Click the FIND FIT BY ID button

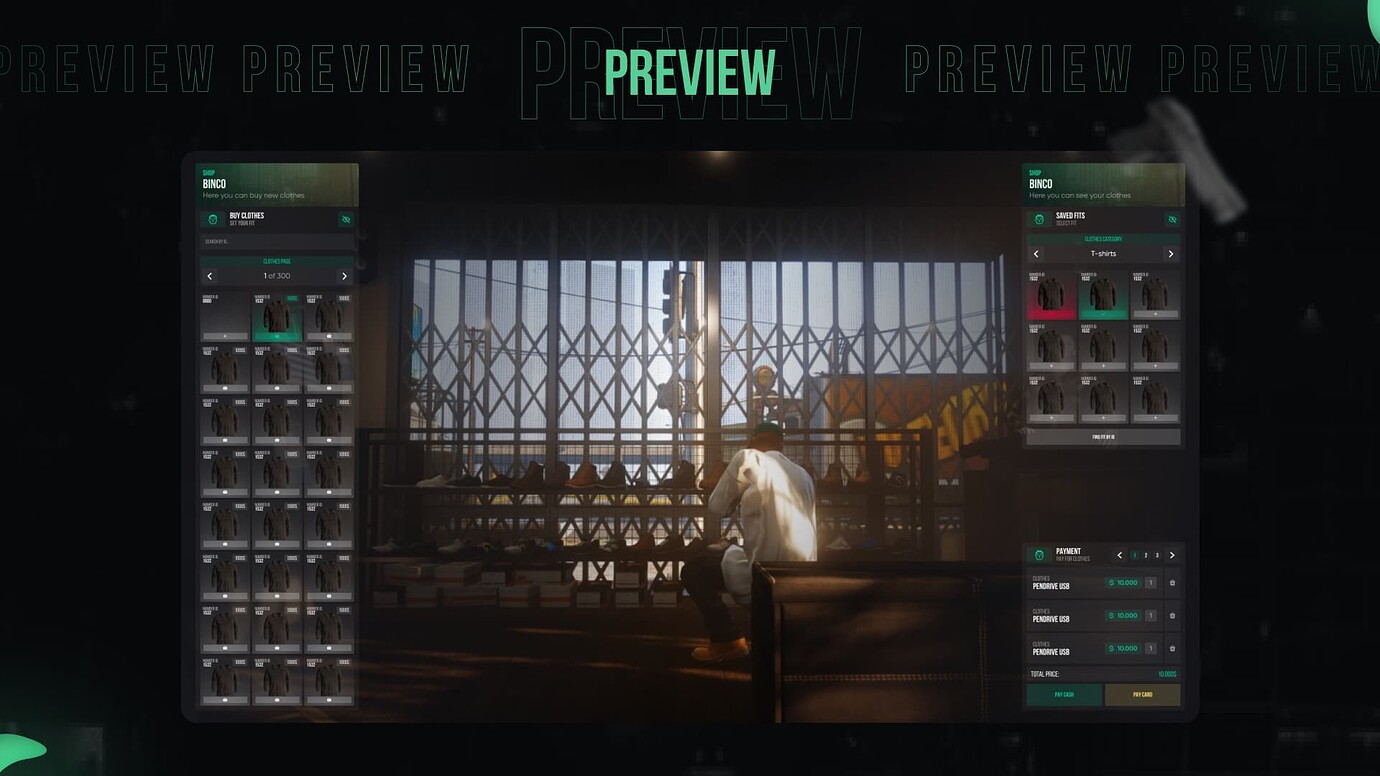click(x=1102, y=436)
